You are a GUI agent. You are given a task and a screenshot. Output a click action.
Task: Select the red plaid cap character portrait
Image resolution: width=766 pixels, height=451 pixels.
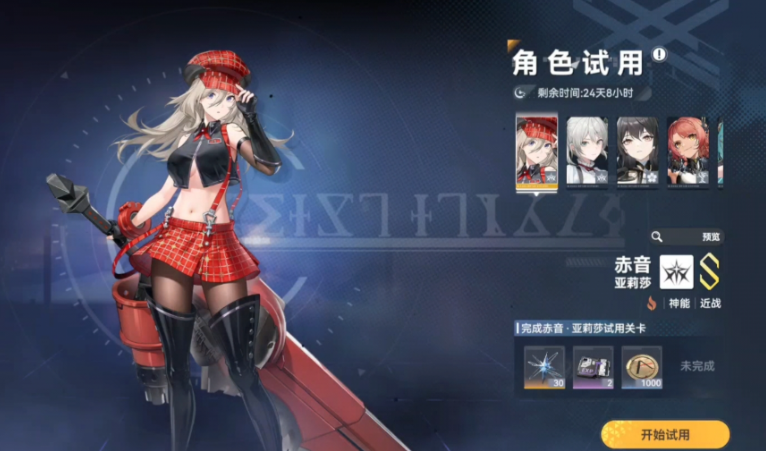coord(536,151)
